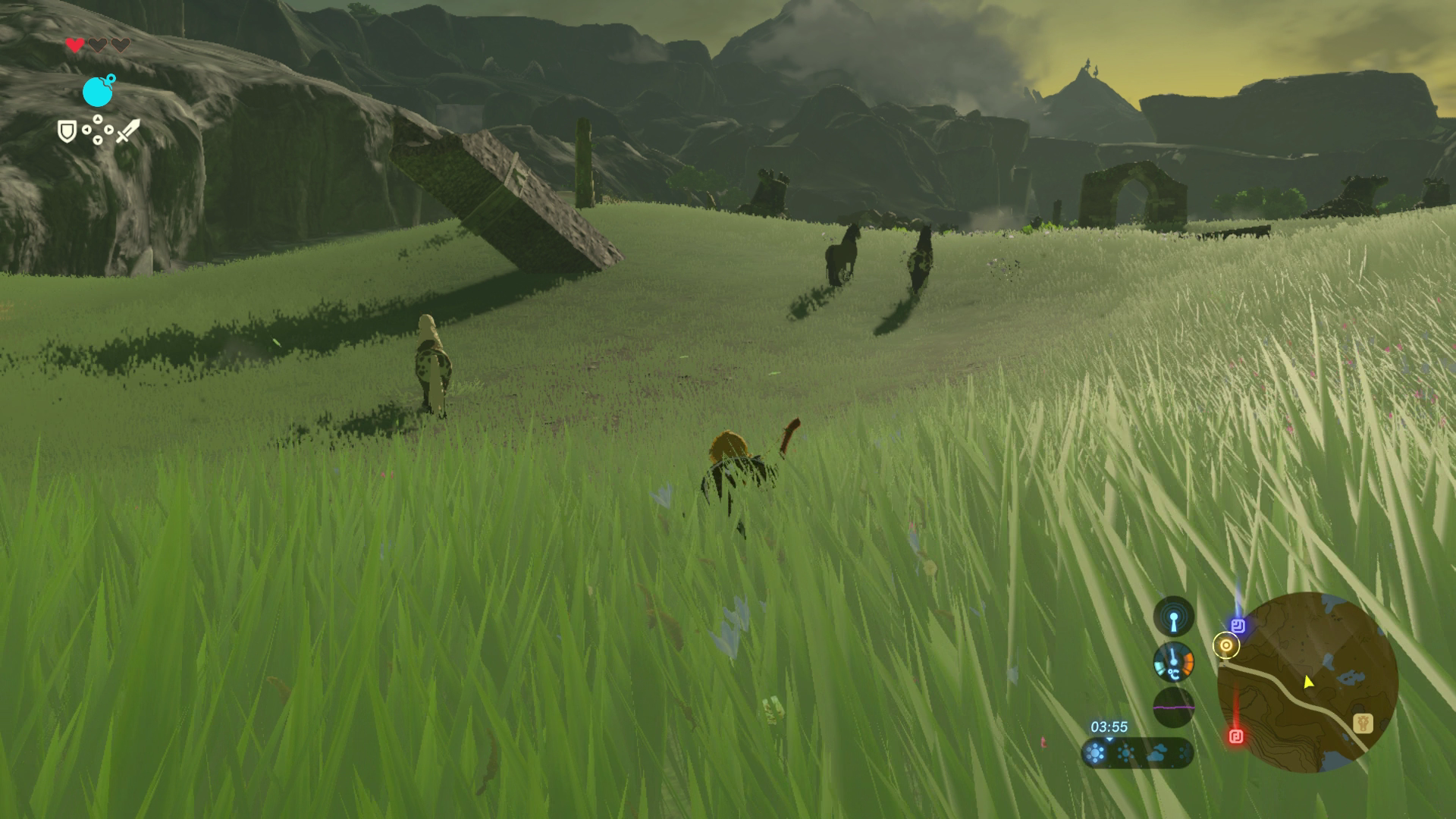Viewport: 1456px width, 819px height.
Task: Click the yellow sensor target circle near the minimap
Action: (1226, 645)
